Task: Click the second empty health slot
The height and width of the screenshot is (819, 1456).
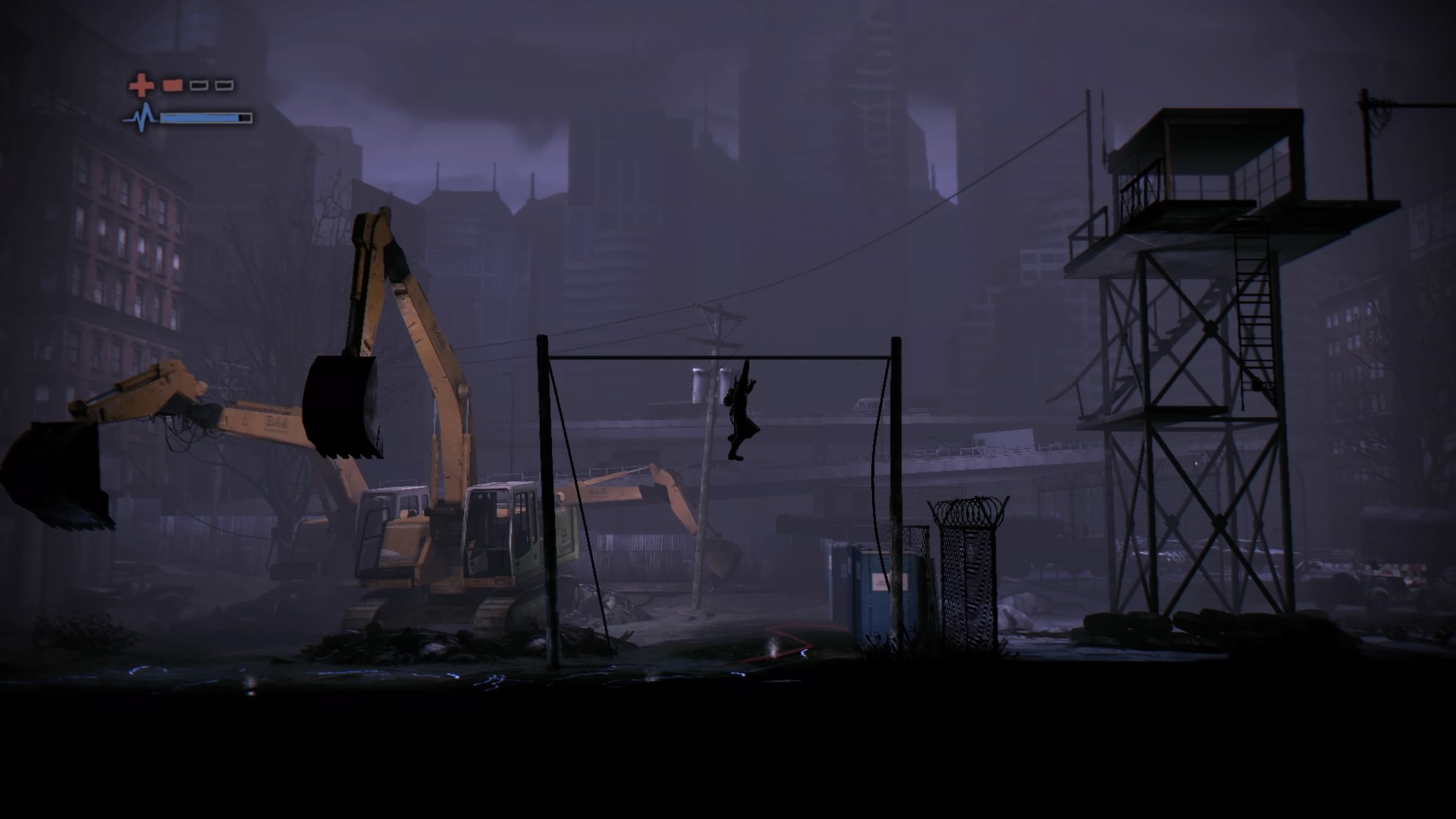Action: (x=224, y=86)
